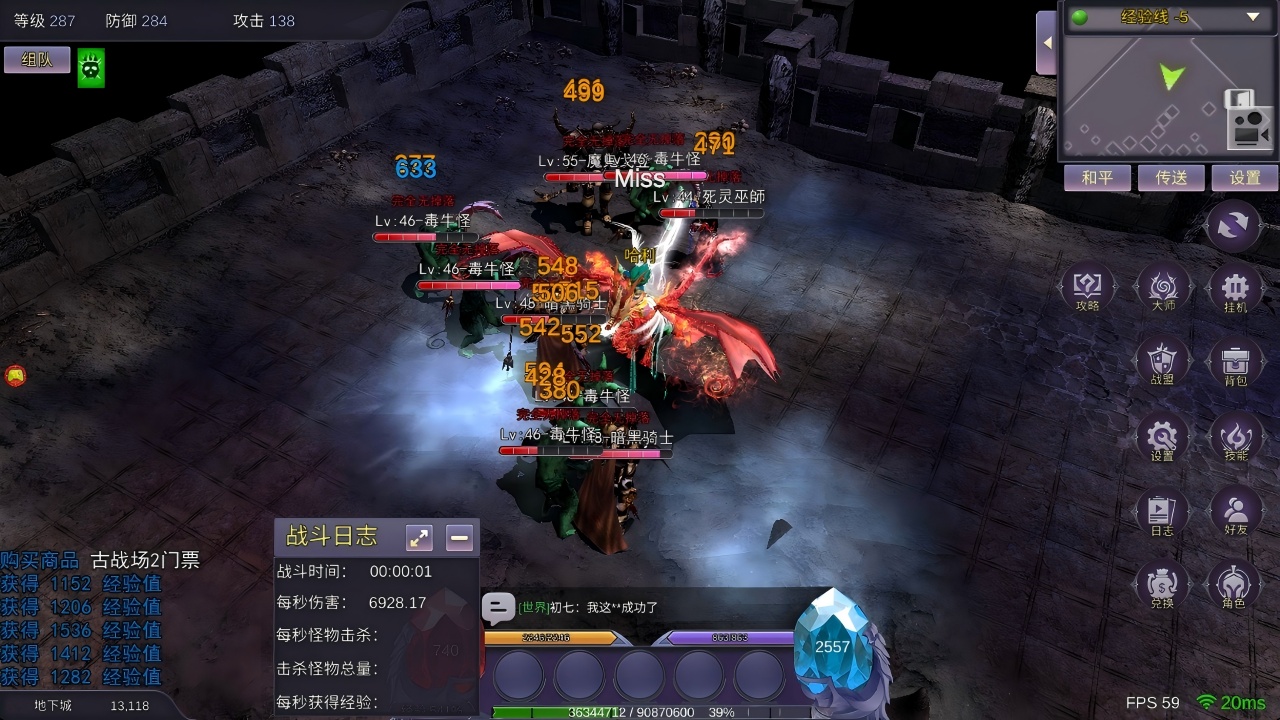Open the 传送 teleport menu
Viewport: 1280px width, 720px height.
click(x=1171, y=178)
